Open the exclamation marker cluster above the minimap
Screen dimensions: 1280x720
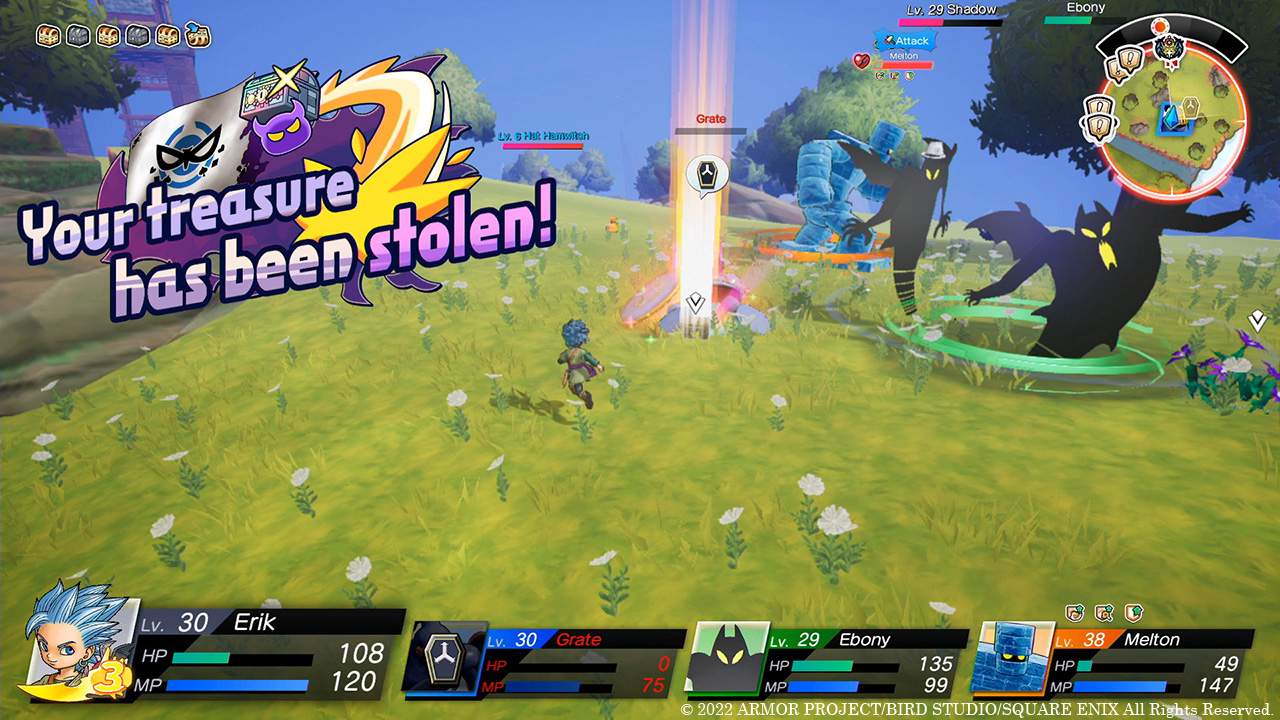(x=1121, y=62)
